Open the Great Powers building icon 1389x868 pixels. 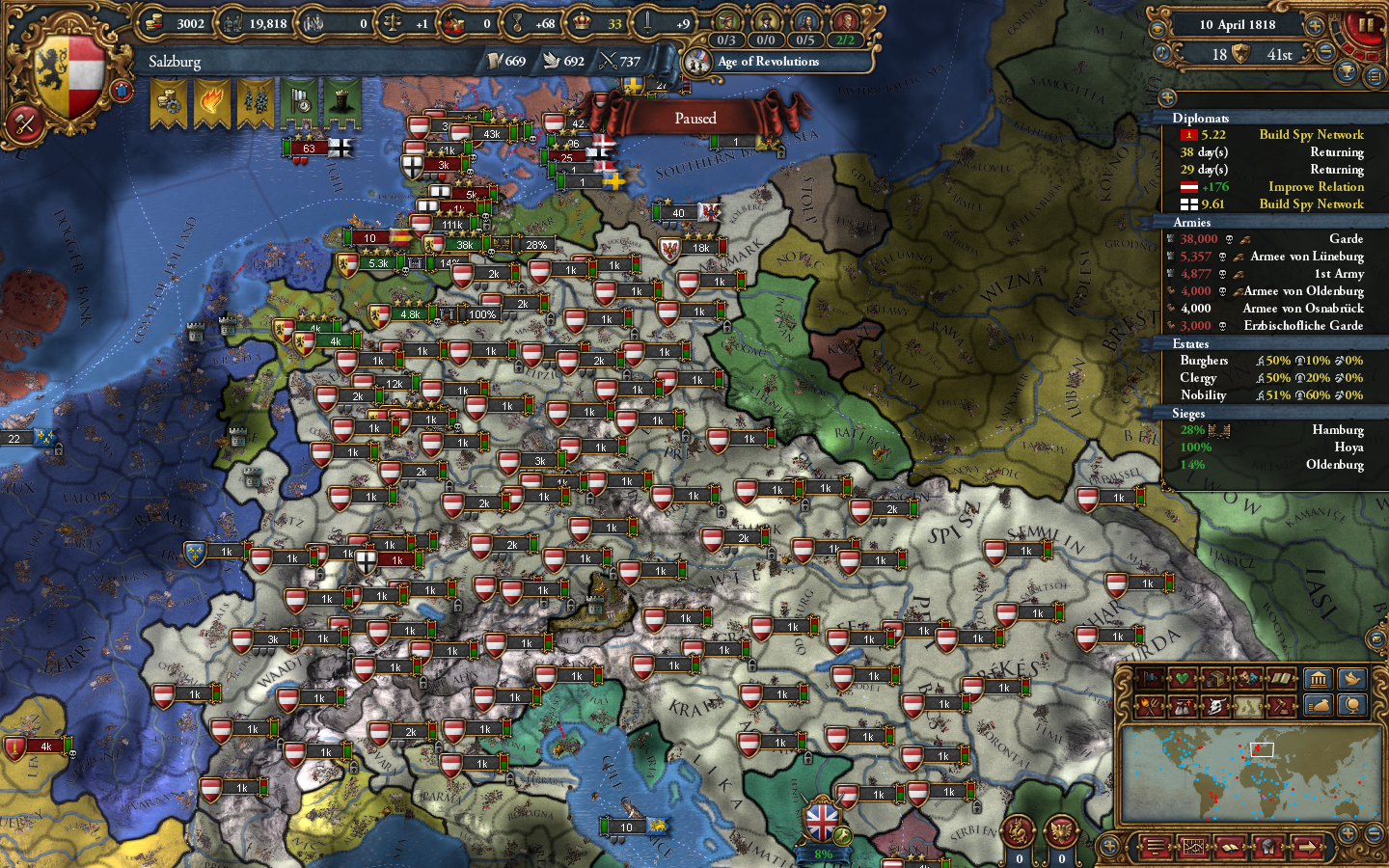(1318, 681)
